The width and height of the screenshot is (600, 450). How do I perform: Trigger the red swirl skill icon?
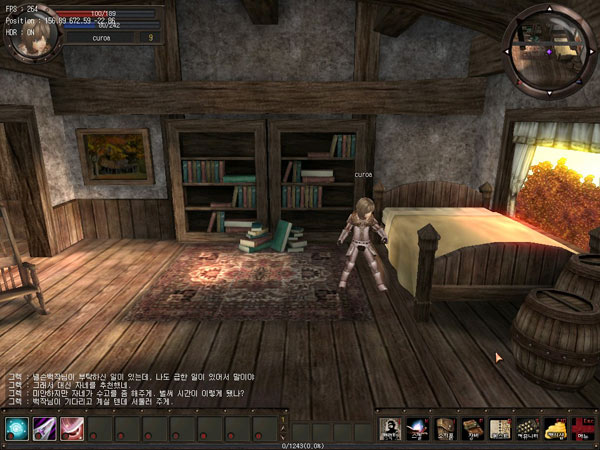72,429
